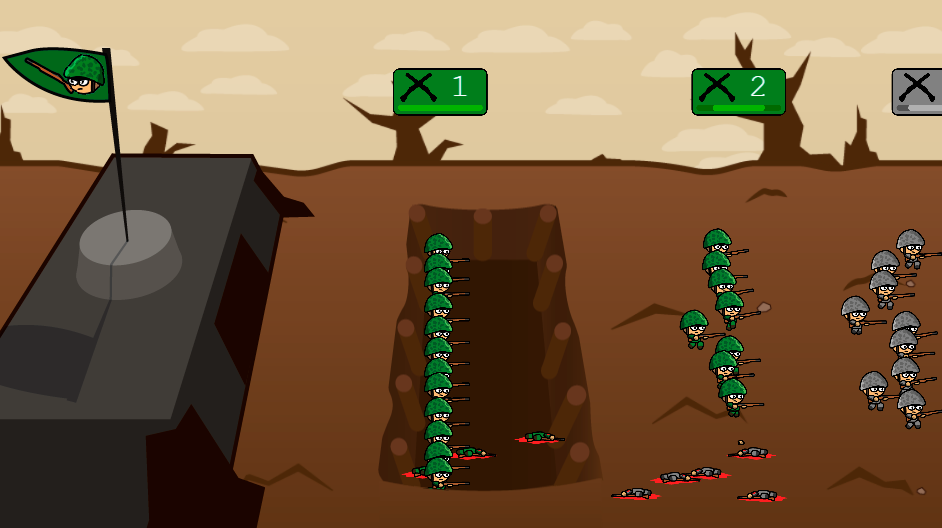942x528 pixels.
Task: Select the green squad 1 marker
Action: tap(440, 91)
